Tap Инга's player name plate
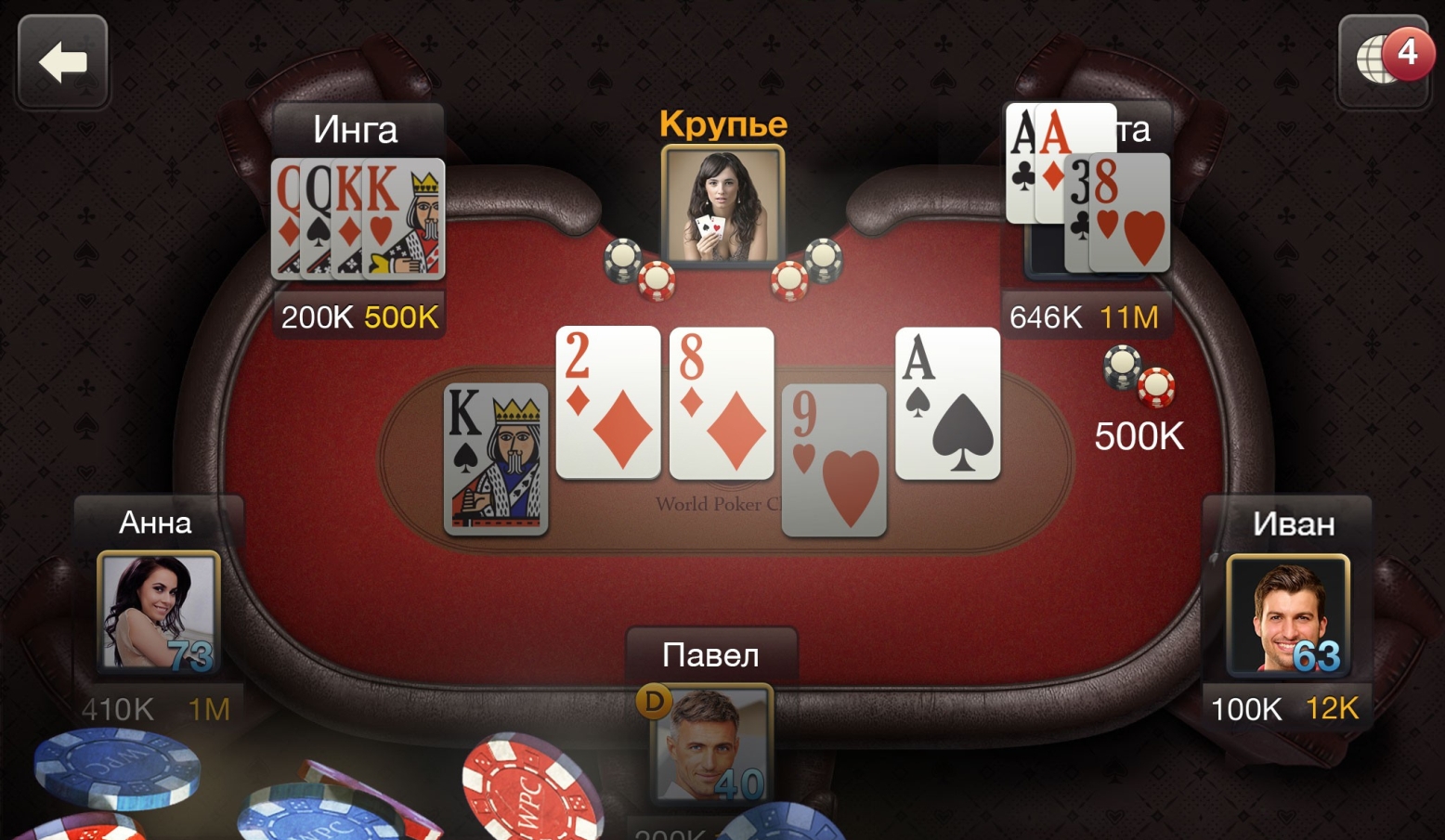 (357, 130)
